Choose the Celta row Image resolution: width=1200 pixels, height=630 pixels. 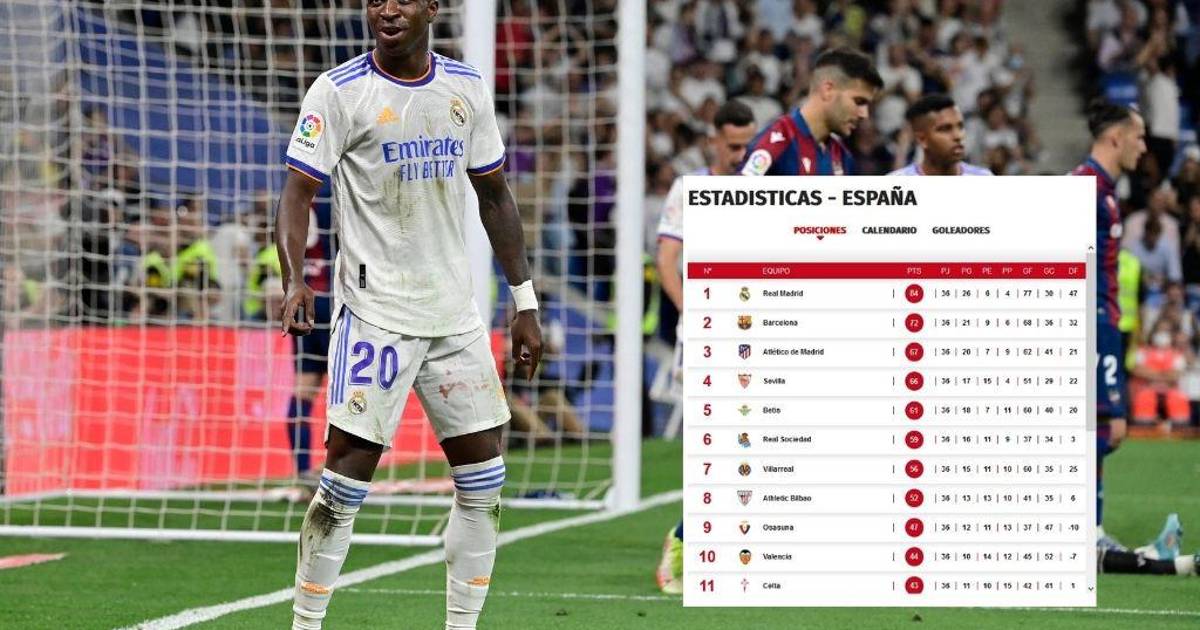[x=771, y=585]
